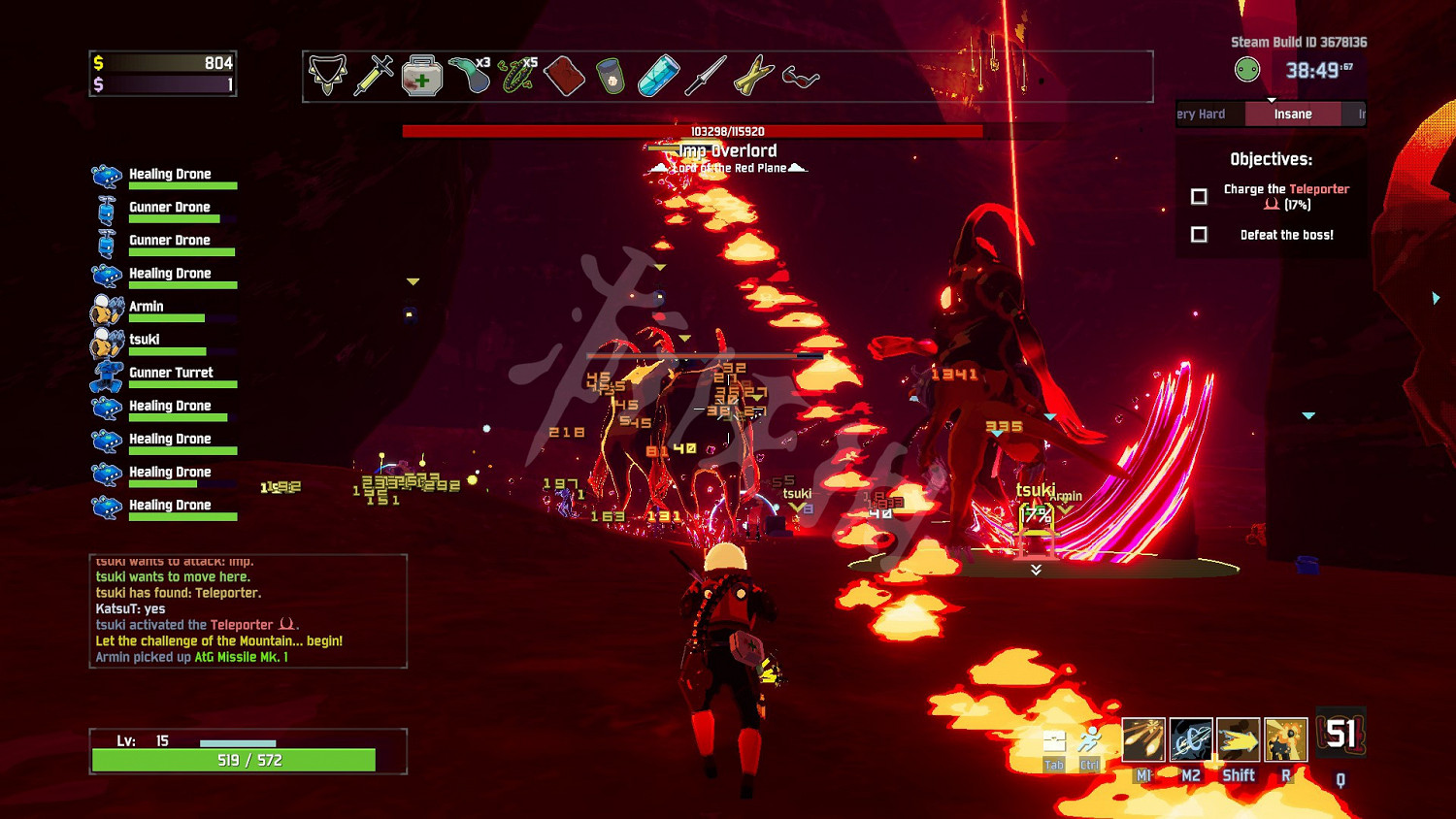Trigger the Suppressive Fire special skill
Image resolution: width=1456 pixels, height=819 pixels.
point(1286,740)
